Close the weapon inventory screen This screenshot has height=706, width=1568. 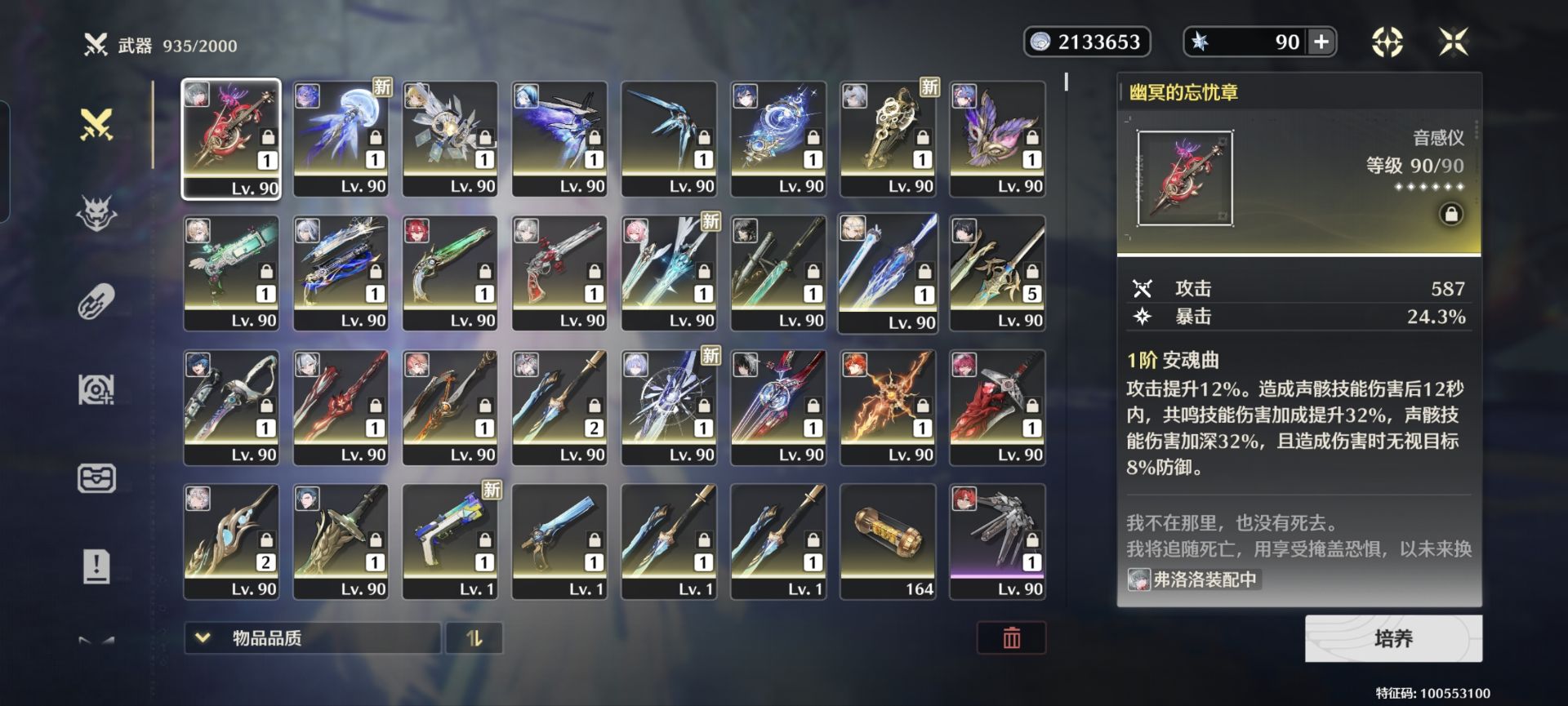[x=1454, y=42]
